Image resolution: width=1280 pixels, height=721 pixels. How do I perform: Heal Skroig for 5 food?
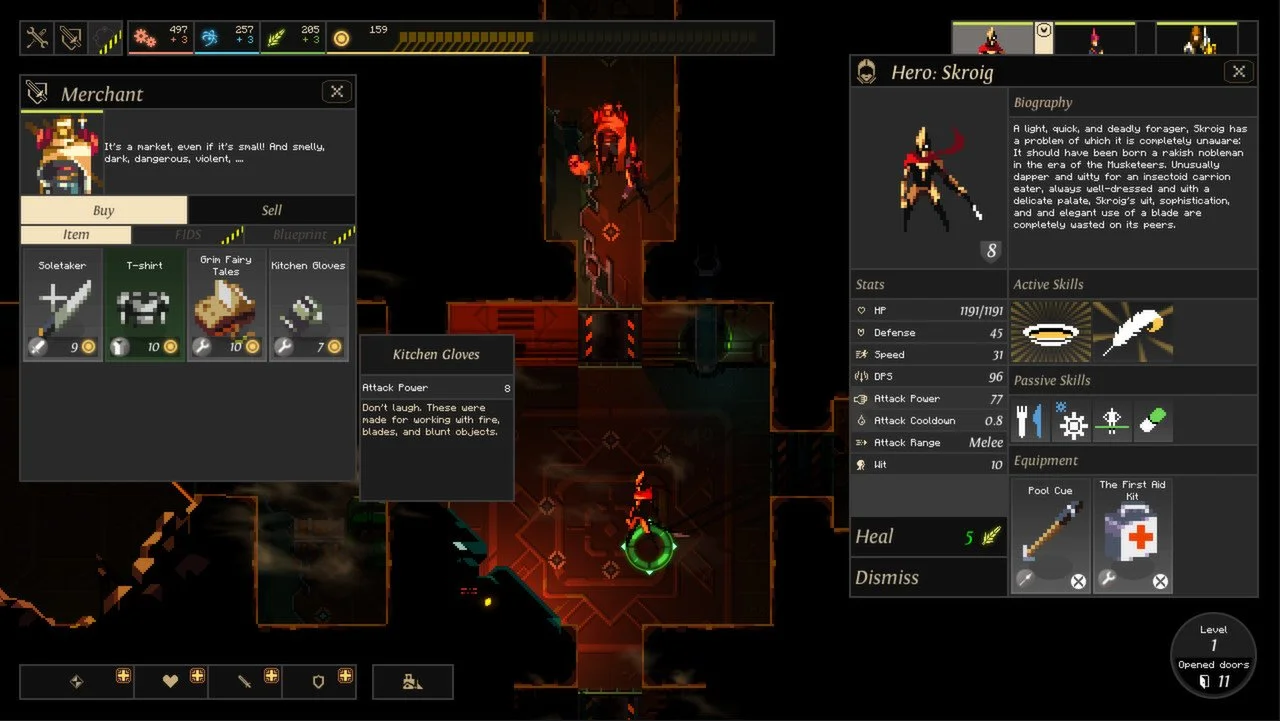[x=928, y=537]
